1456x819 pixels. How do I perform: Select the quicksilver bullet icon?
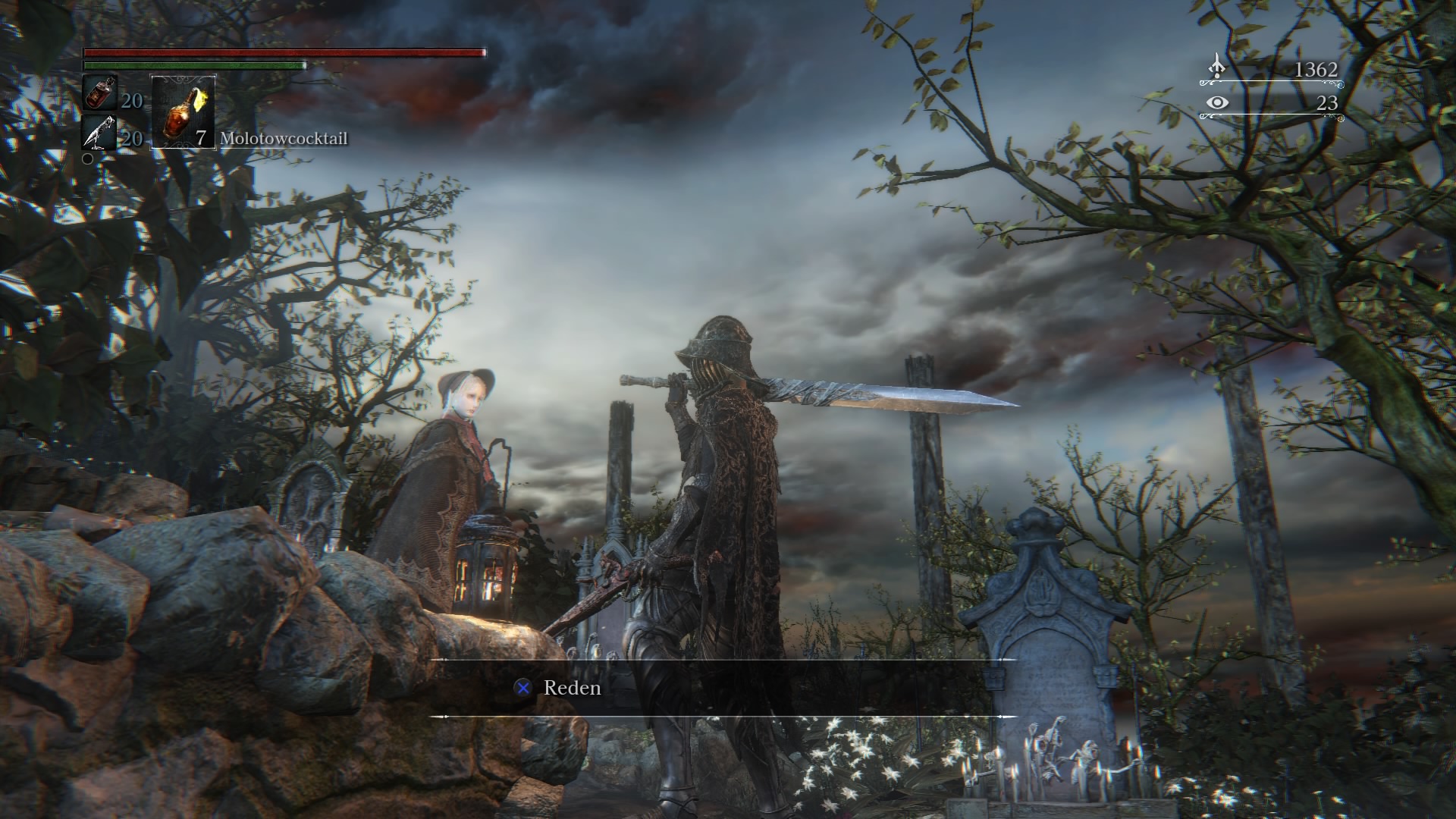point(99,133)
